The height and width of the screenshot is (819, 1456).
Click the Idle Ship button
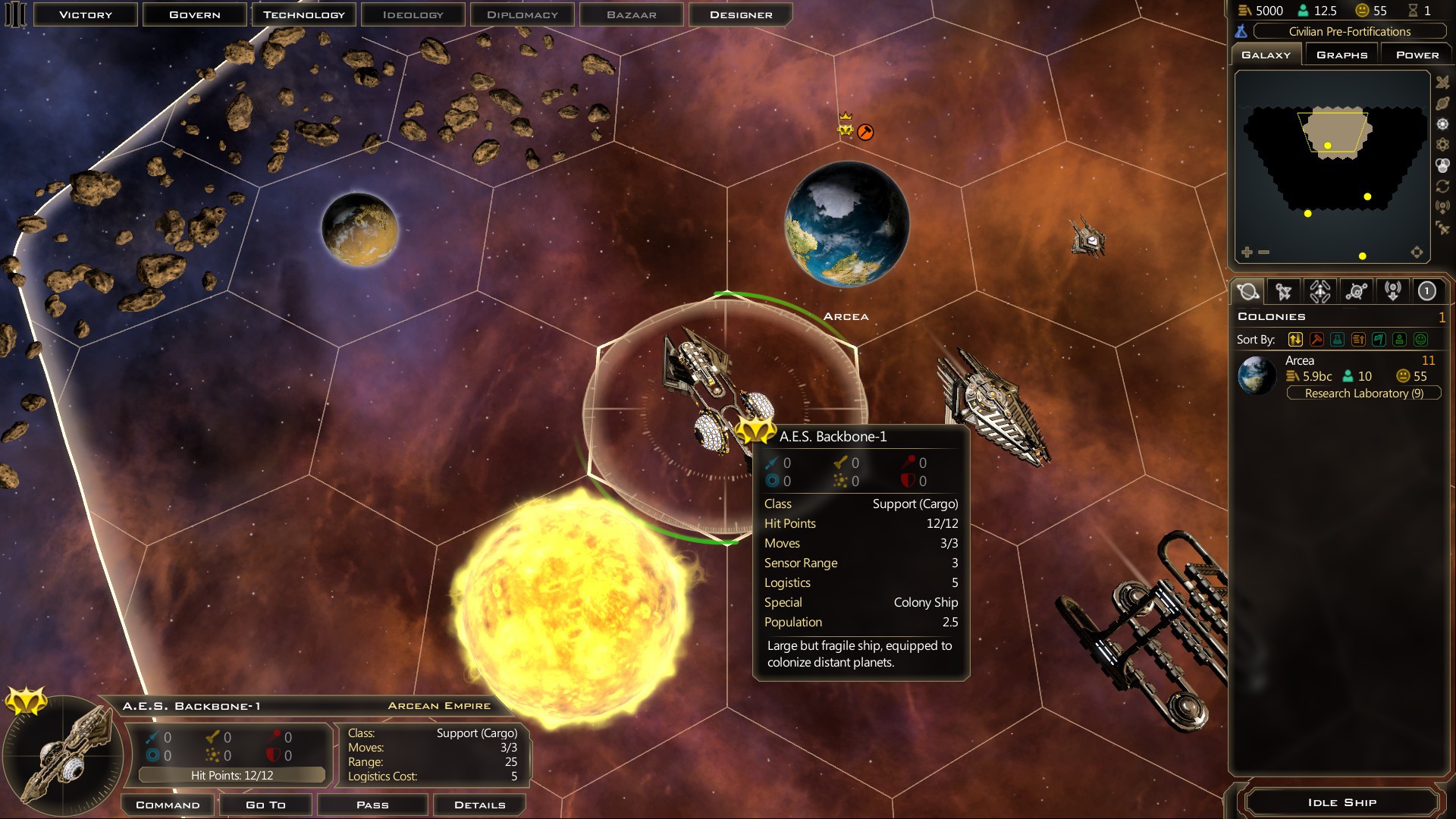pos(1341,802)
